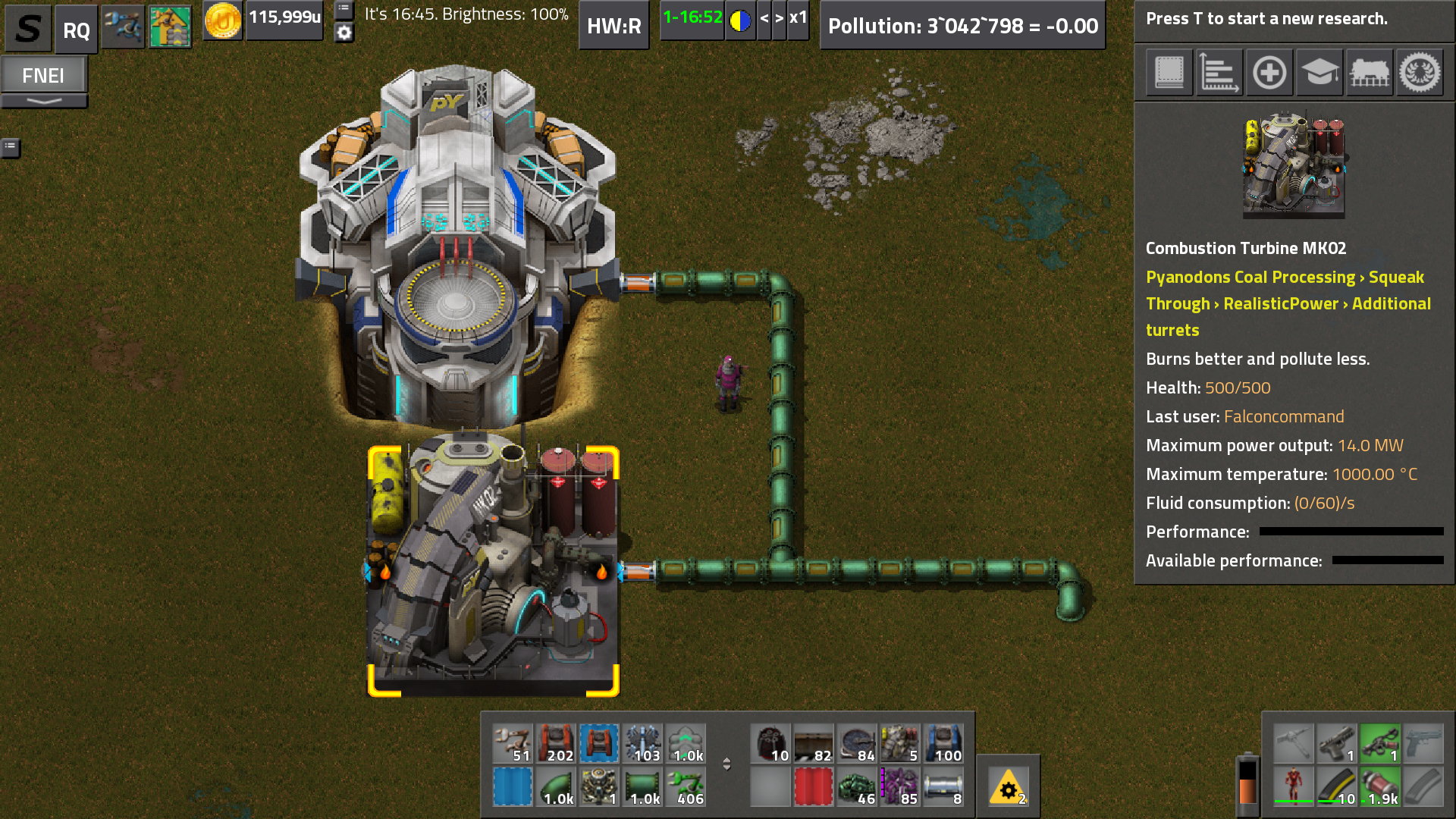This screenshot has width=1456, height=819.
Task: Select the burner inserter stack of 51
Action: coord(513,743)
